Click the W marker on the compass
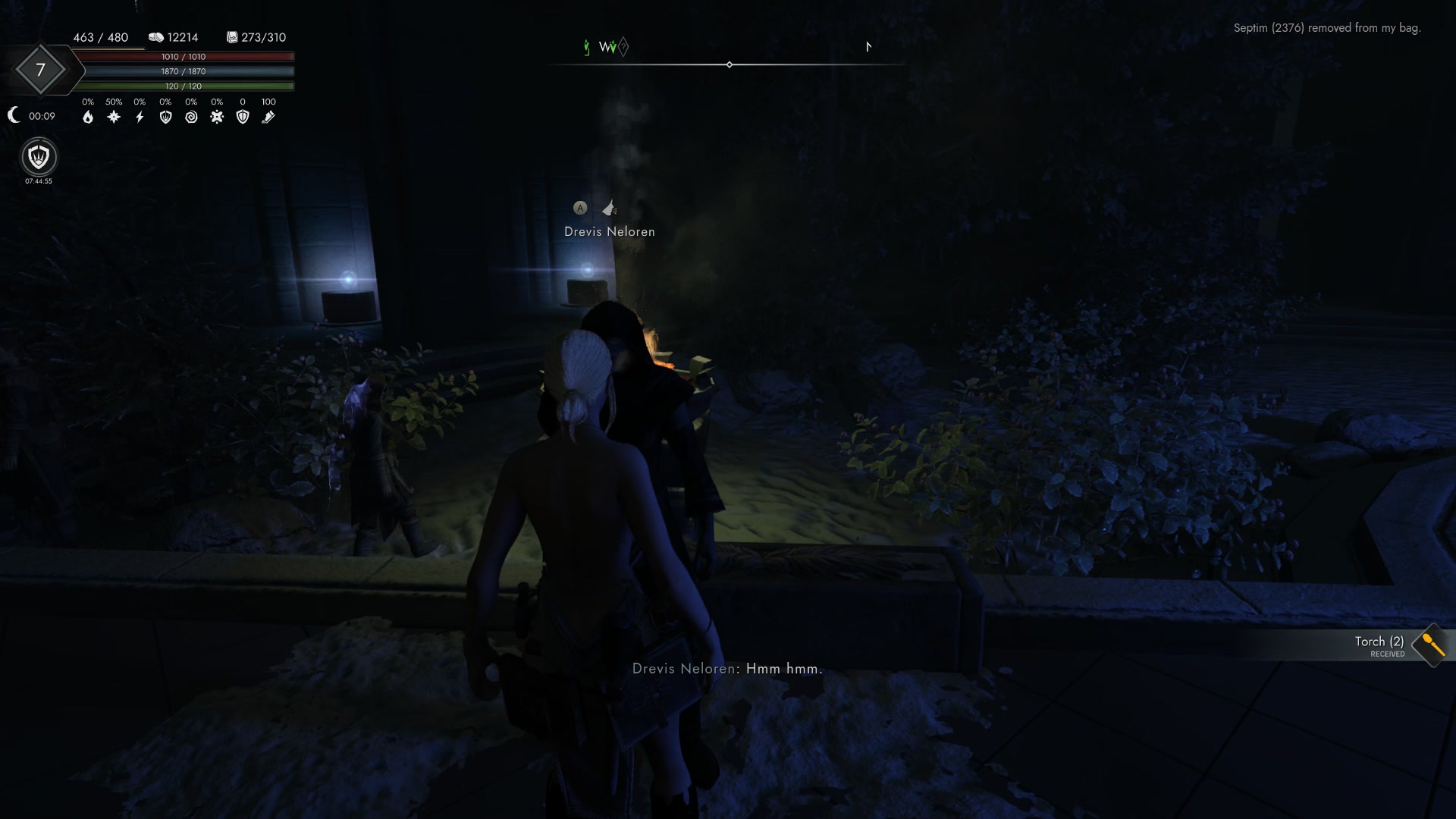The width and height of the screenshot is (1456, 819). [x=604, y=47]
